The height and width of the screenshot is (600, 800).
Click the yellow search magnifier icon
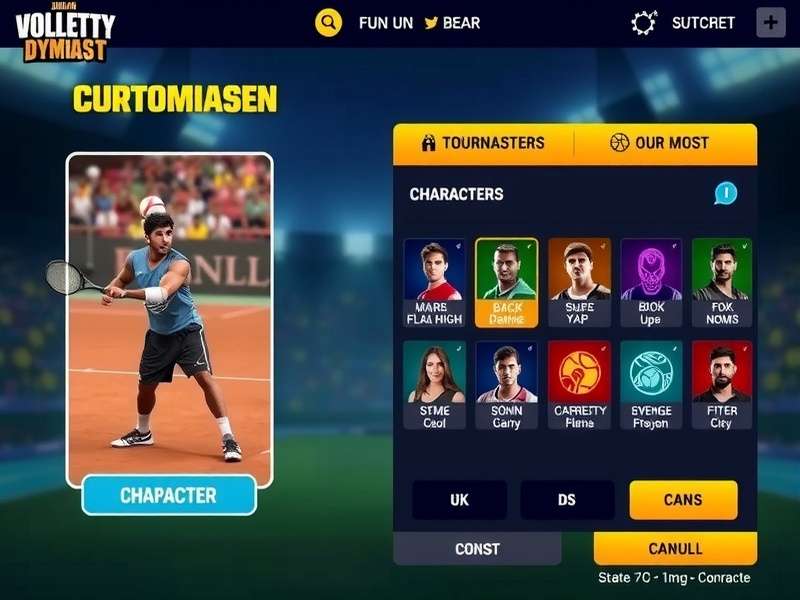328,22
